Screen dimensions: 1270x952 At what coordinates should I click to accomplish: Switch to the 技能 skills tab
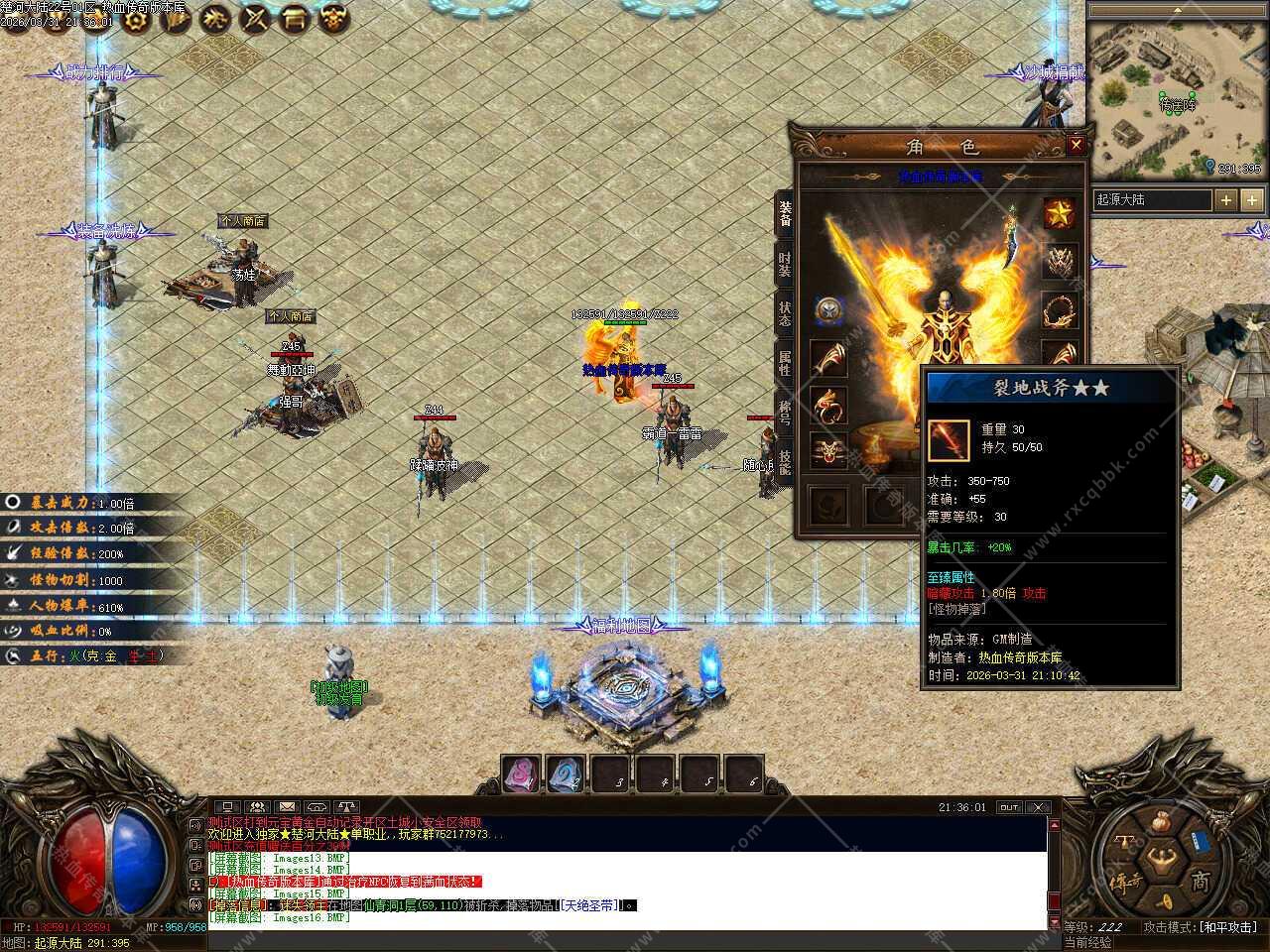[x=785, y=463]
